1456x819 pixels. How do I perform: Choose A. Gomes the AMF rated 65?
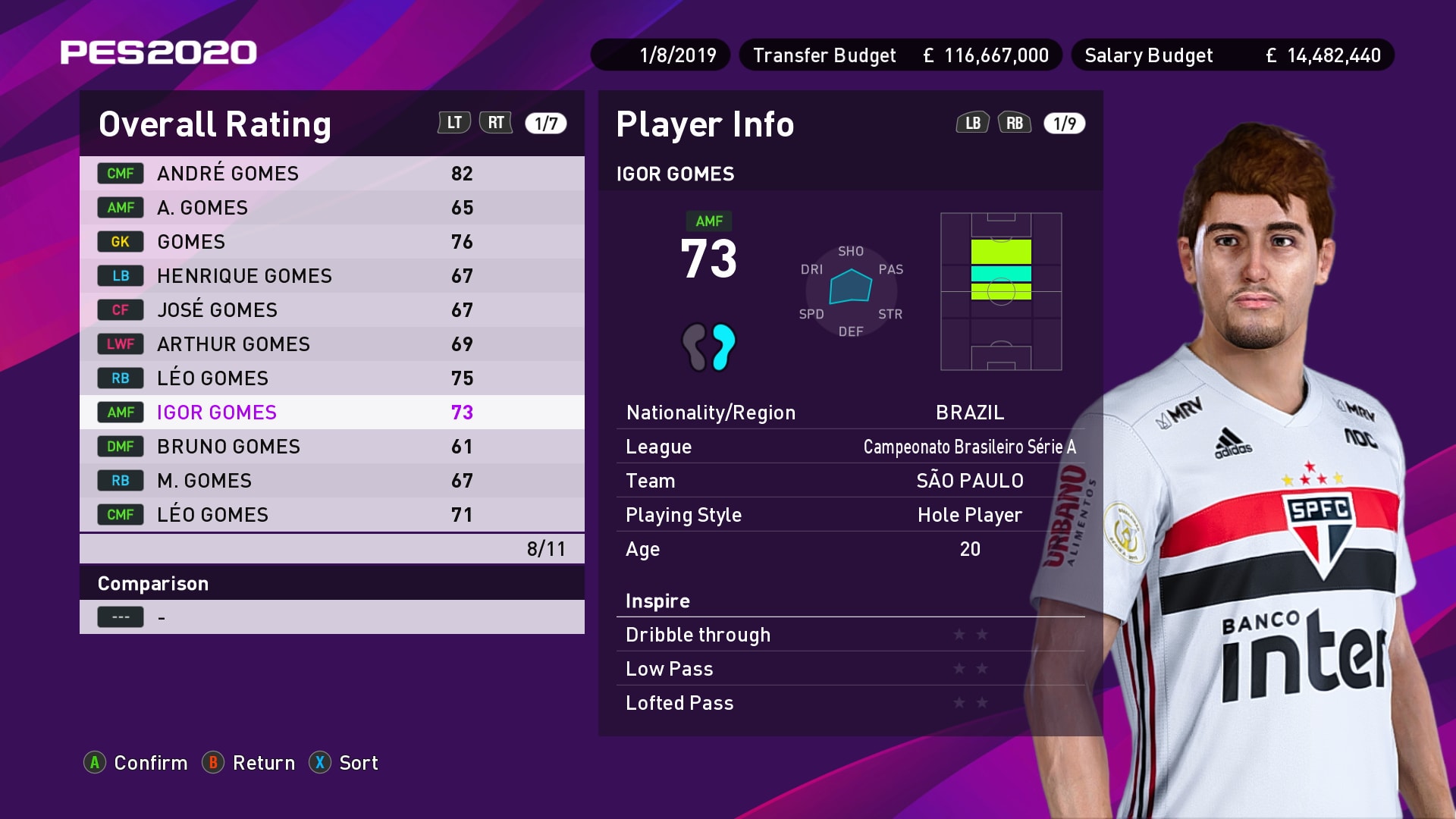click(331, 208)
